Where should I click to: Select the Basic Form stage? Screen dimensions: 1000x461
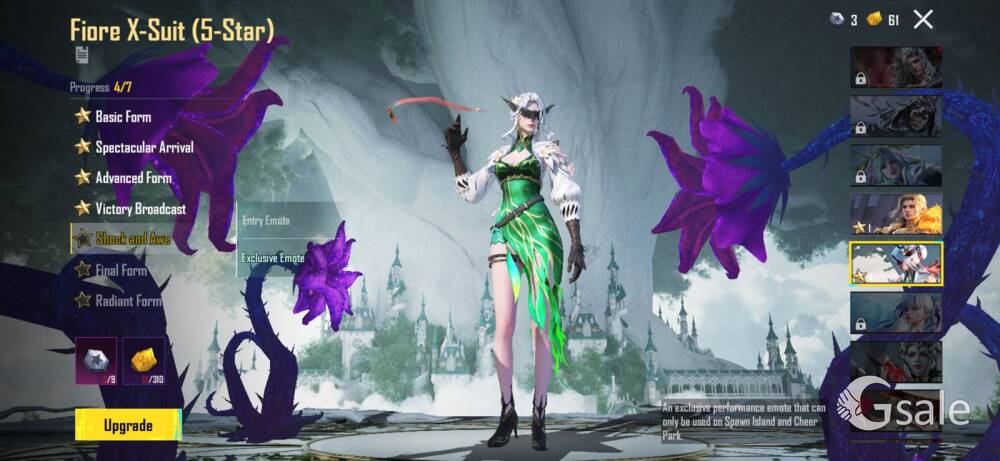123,116
